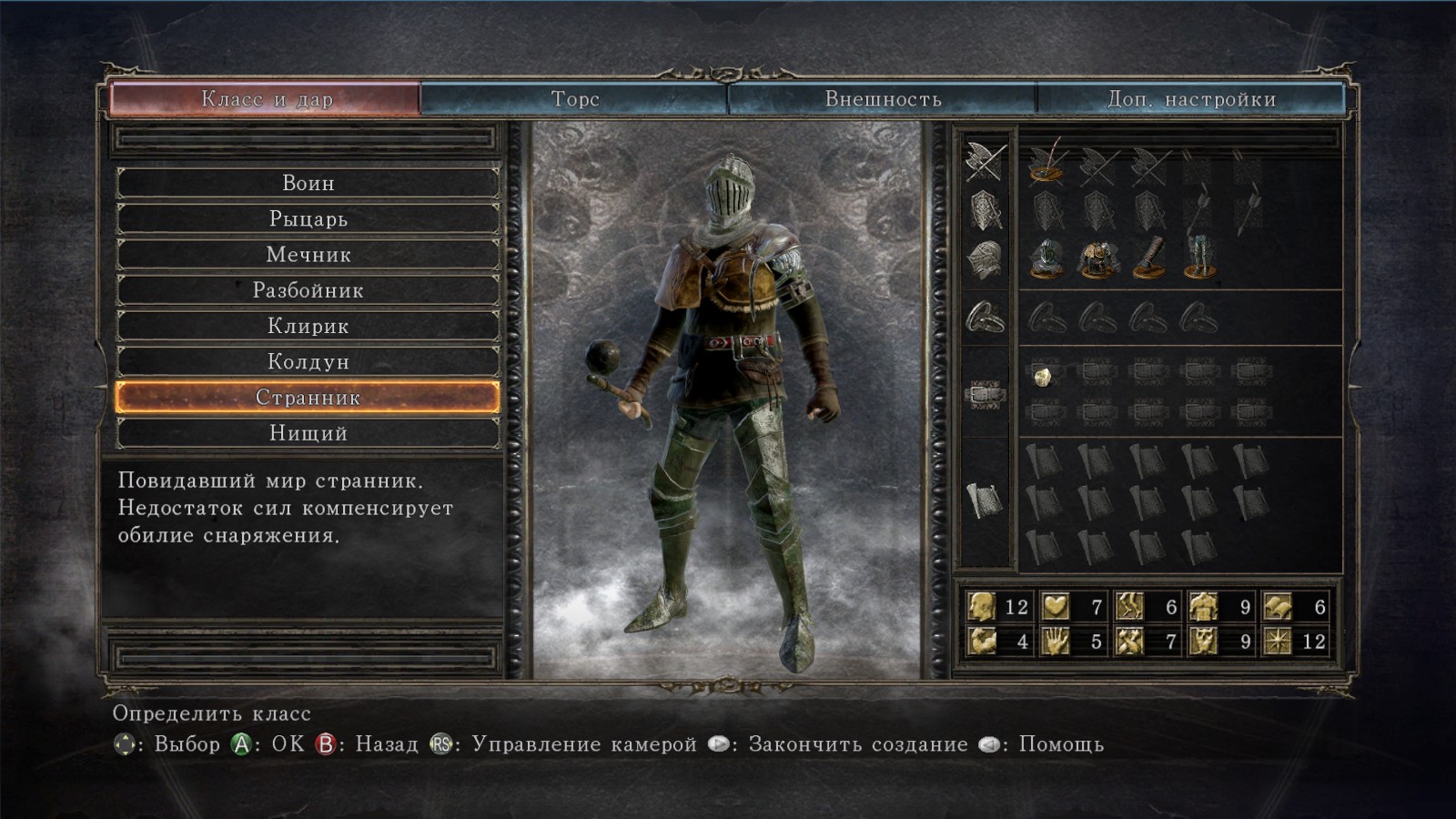Switch to the Торс tab
The width and height of the screenshot is (1456, 819).
(x=574, y=98)
